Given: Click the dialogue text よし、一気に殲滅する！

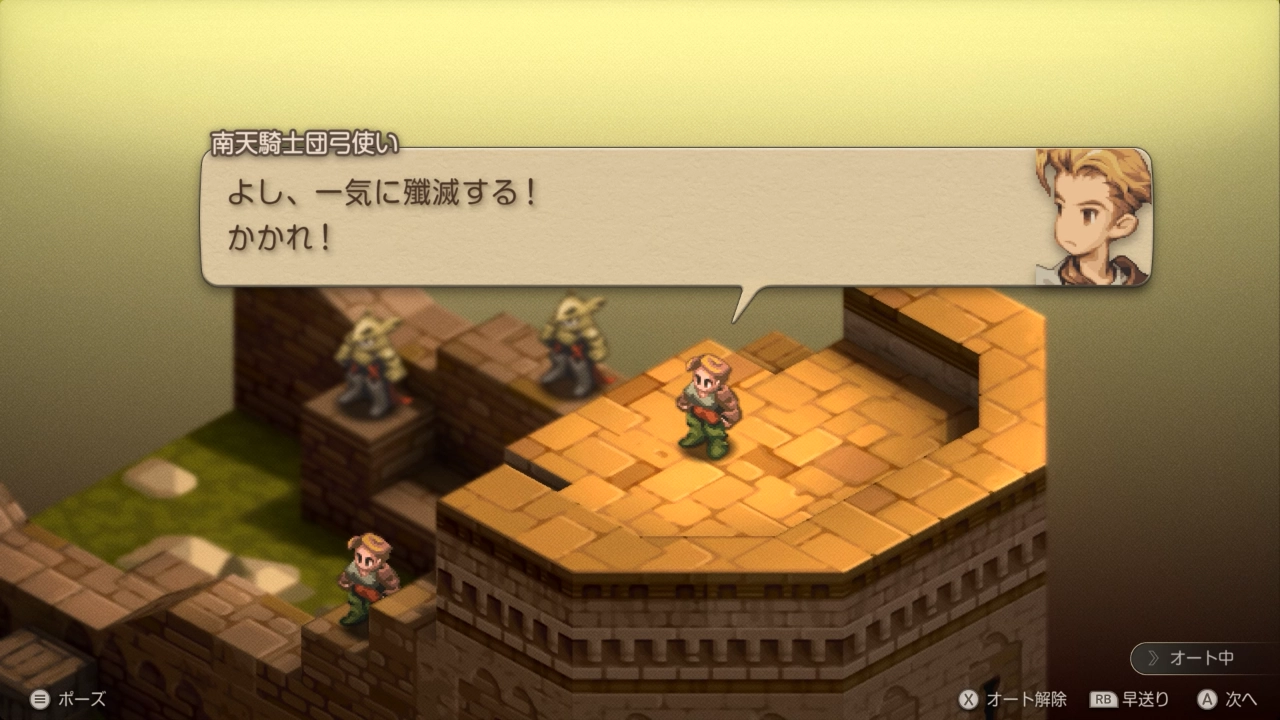Looking at the screenshot, I should (380, 191).
